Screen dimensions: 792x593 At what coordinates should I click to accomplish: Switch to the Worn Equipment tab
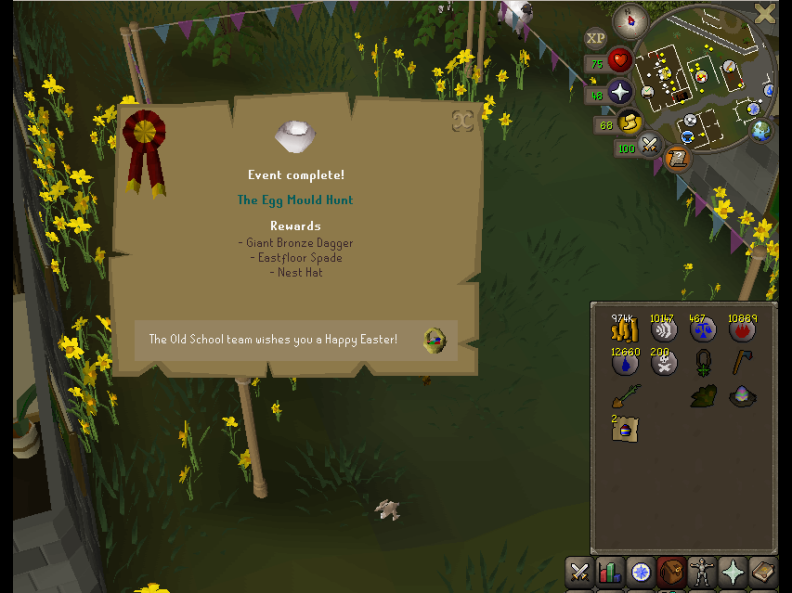[702, 573]
